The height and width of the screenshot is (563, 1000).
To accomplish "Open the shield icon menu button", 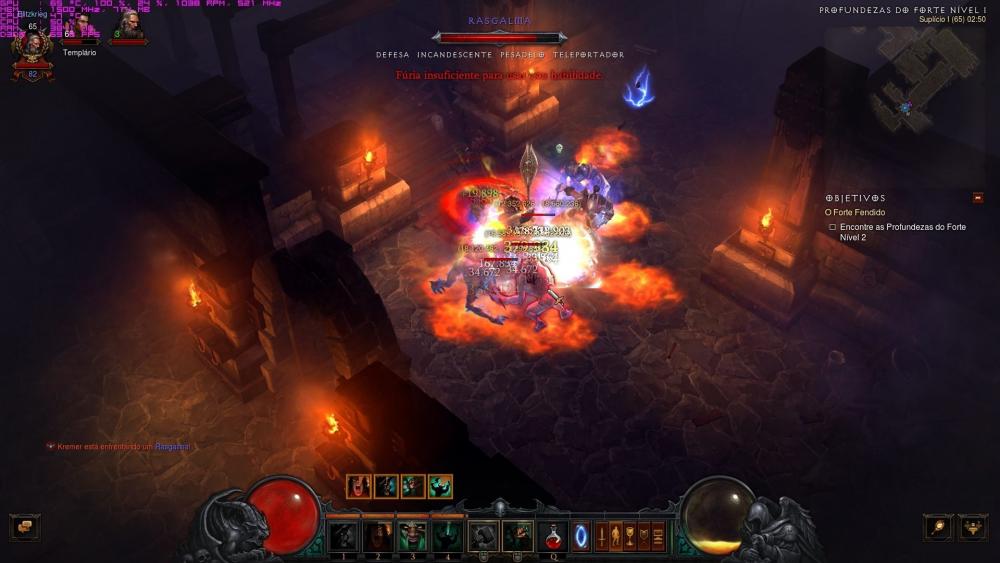I will click(644, 536).
